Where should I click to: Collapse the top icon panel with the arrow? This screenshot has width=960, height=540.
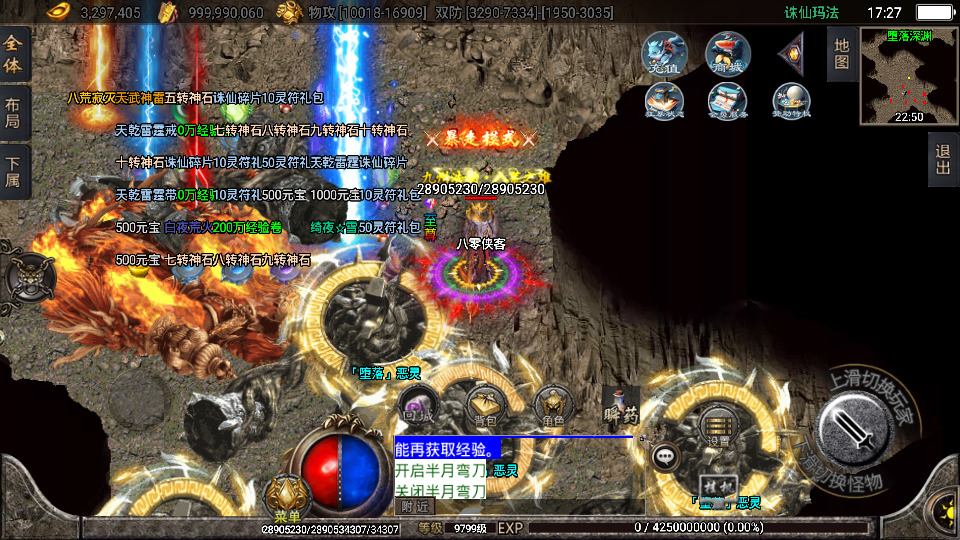point(791,51)
